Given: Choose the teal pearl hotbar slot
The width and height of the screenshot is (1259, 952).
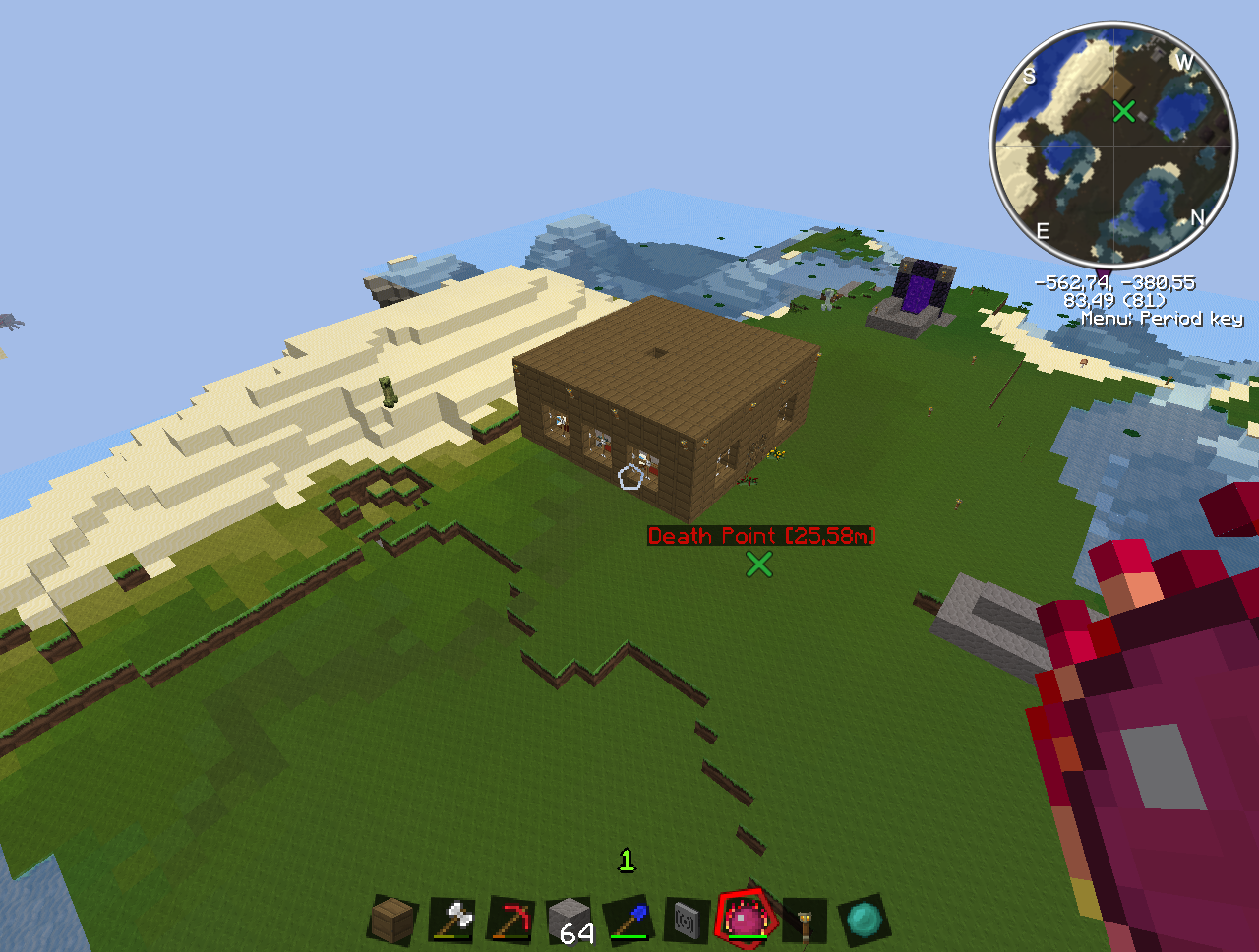Looking at the screenshot, I should click(865, 921).
